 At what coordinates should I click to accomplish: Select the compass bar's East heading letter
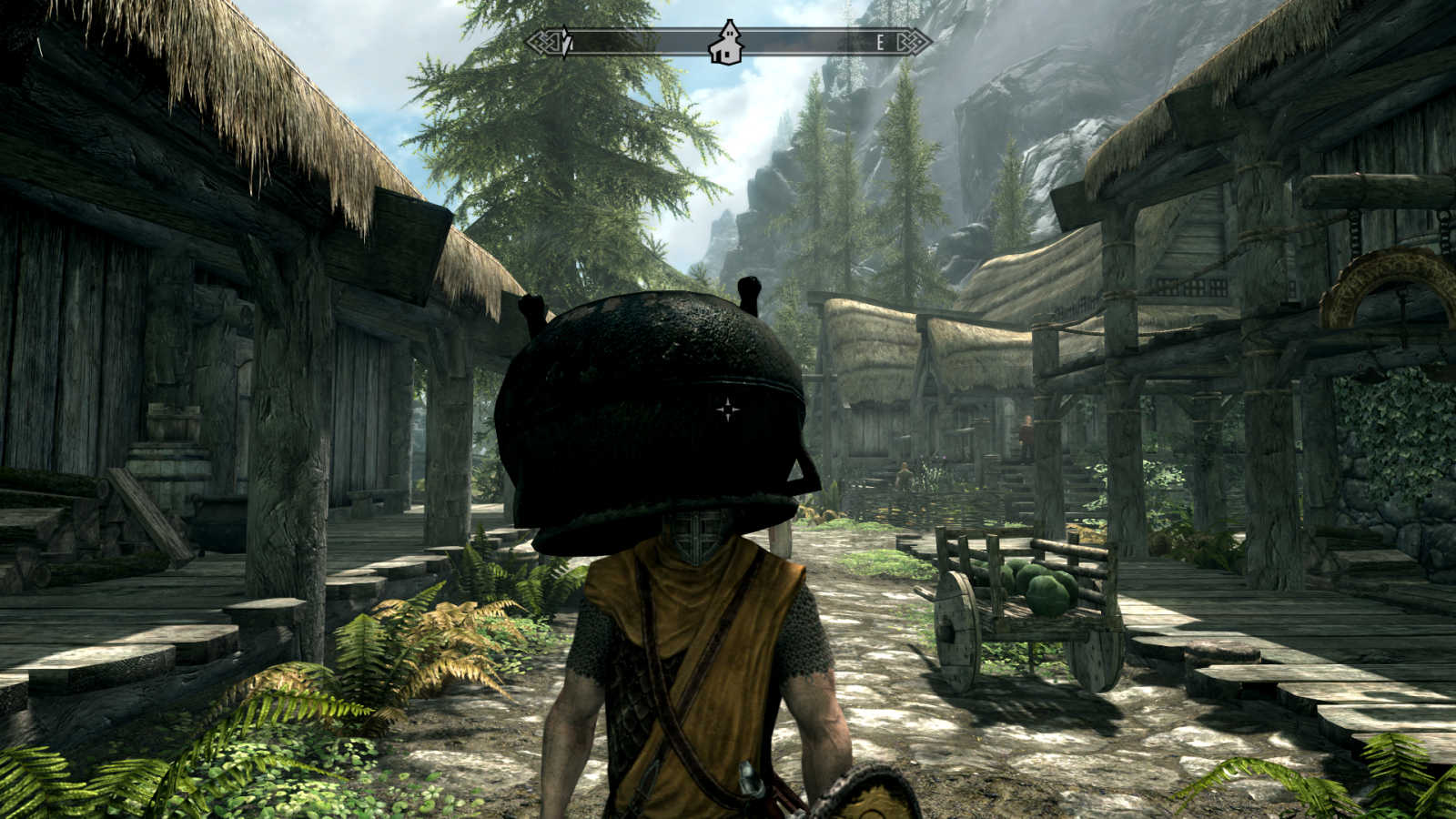pyautogui.click(x=880, y=42)
